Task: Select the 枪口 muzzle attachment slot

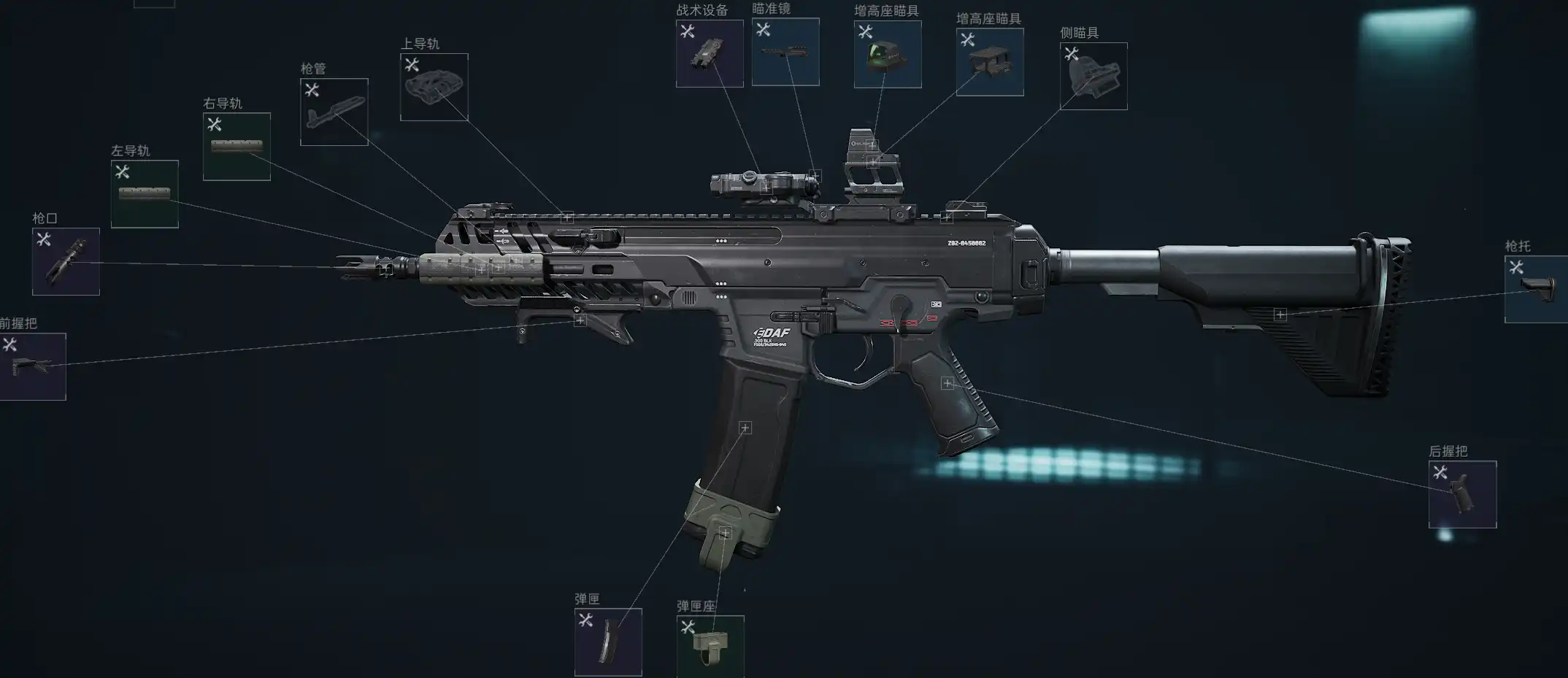Action: [66, 261]
